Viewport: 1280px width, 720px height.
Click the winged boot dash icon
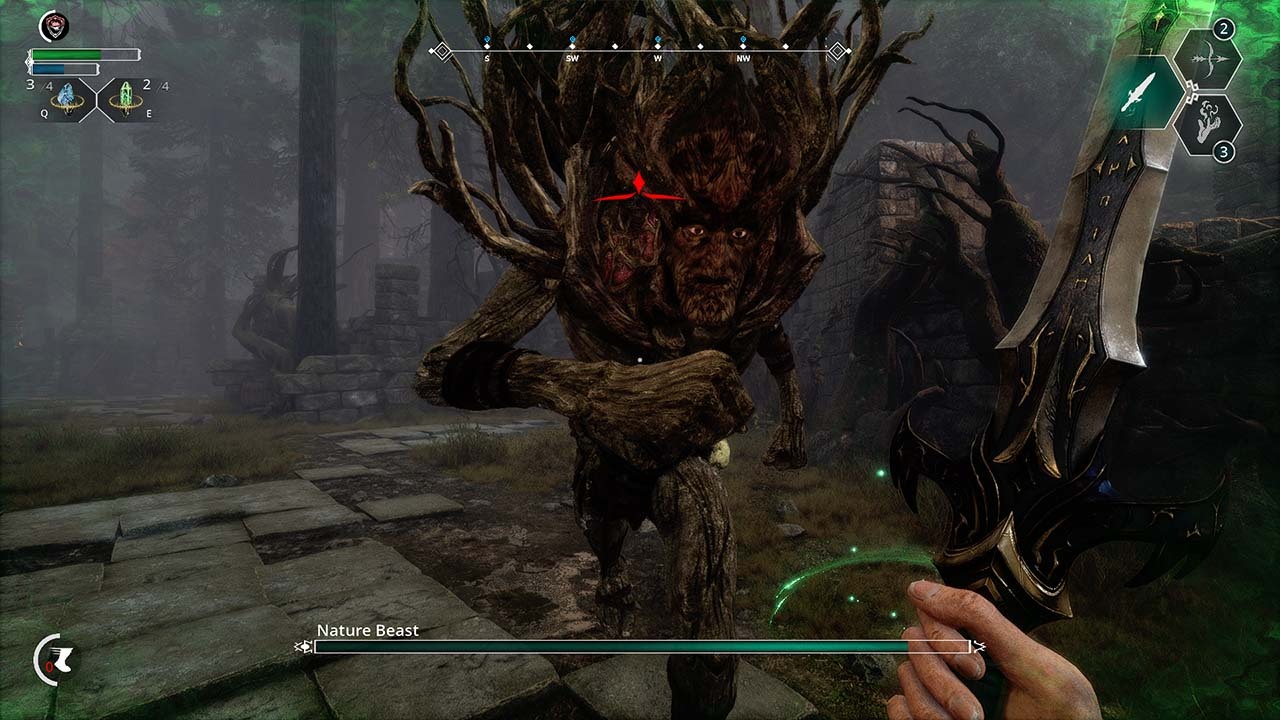(x=54, y=659)
